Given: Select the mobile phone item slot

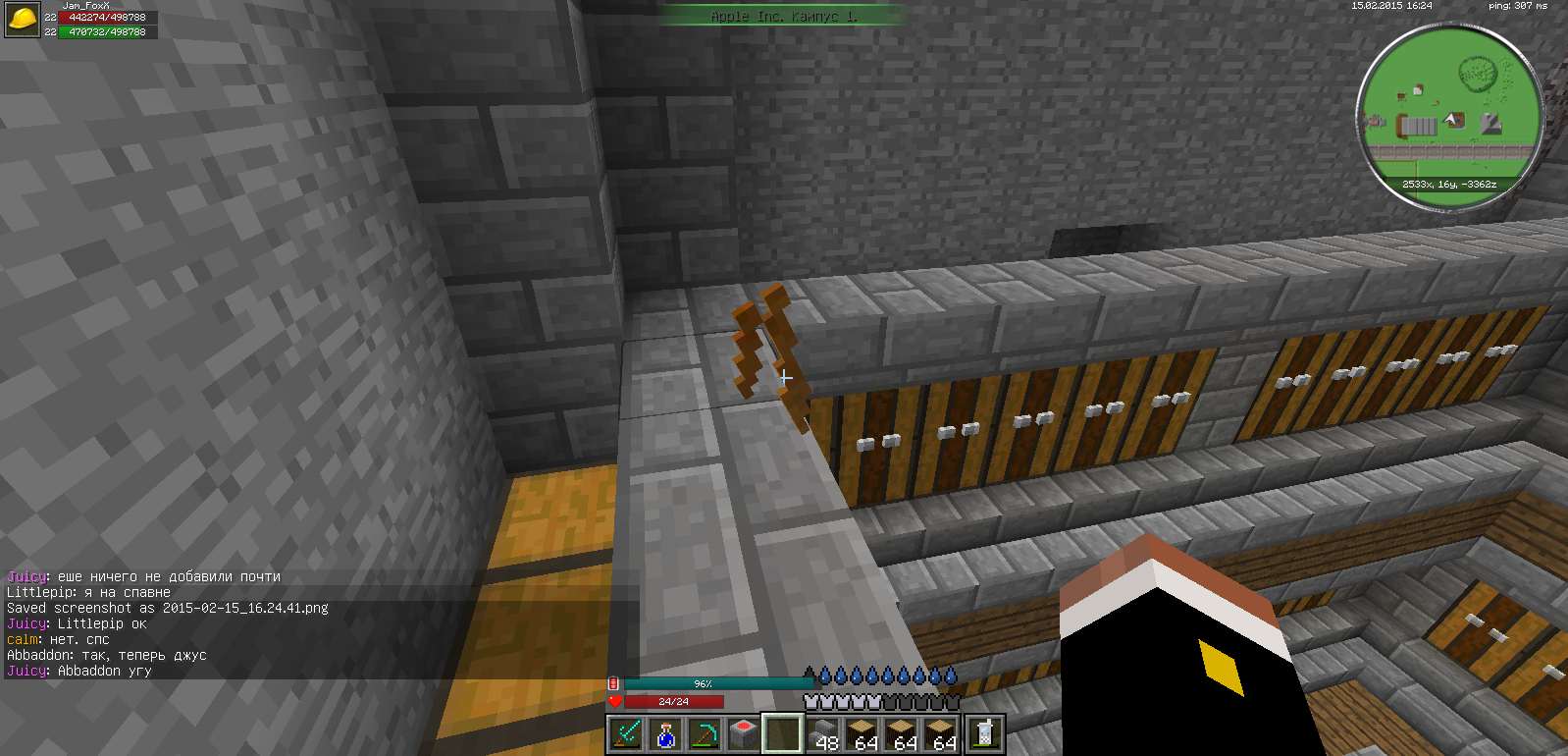Looking at the screenshot, I should [x=984, y=734].
